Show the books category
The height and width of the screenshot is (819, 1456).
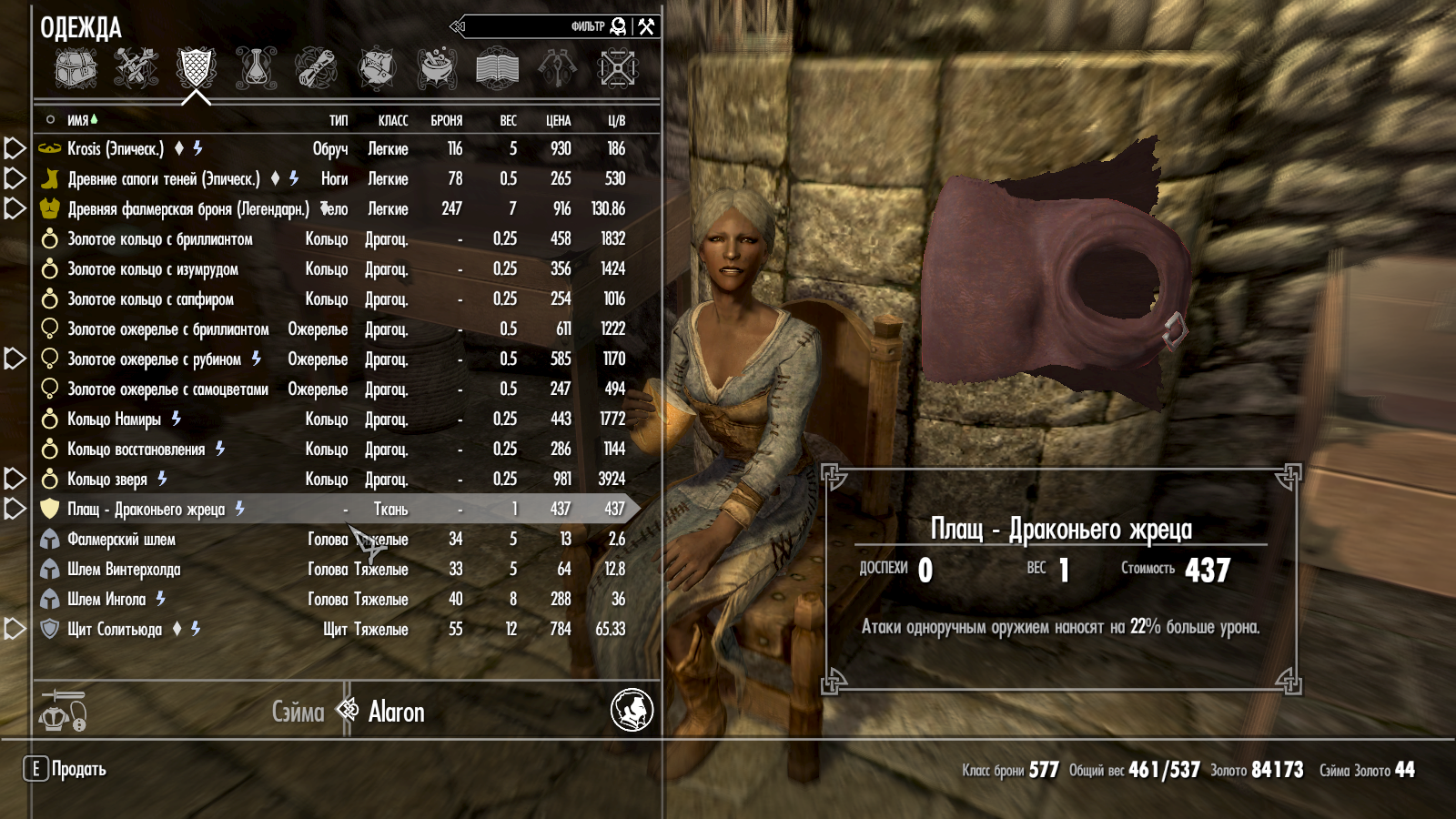497,68
